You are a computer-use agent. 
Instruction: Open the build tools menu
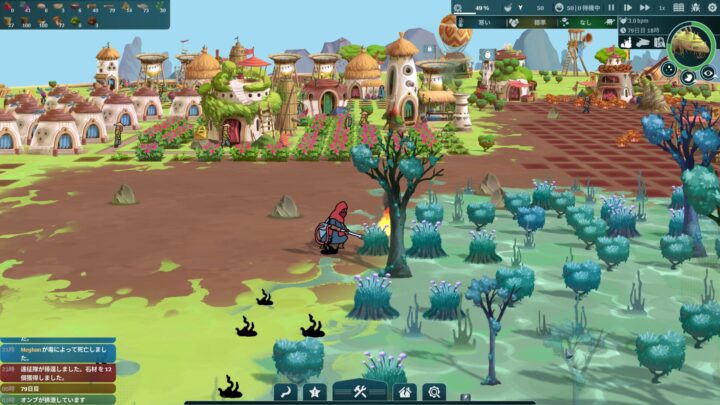click(360, 392)
